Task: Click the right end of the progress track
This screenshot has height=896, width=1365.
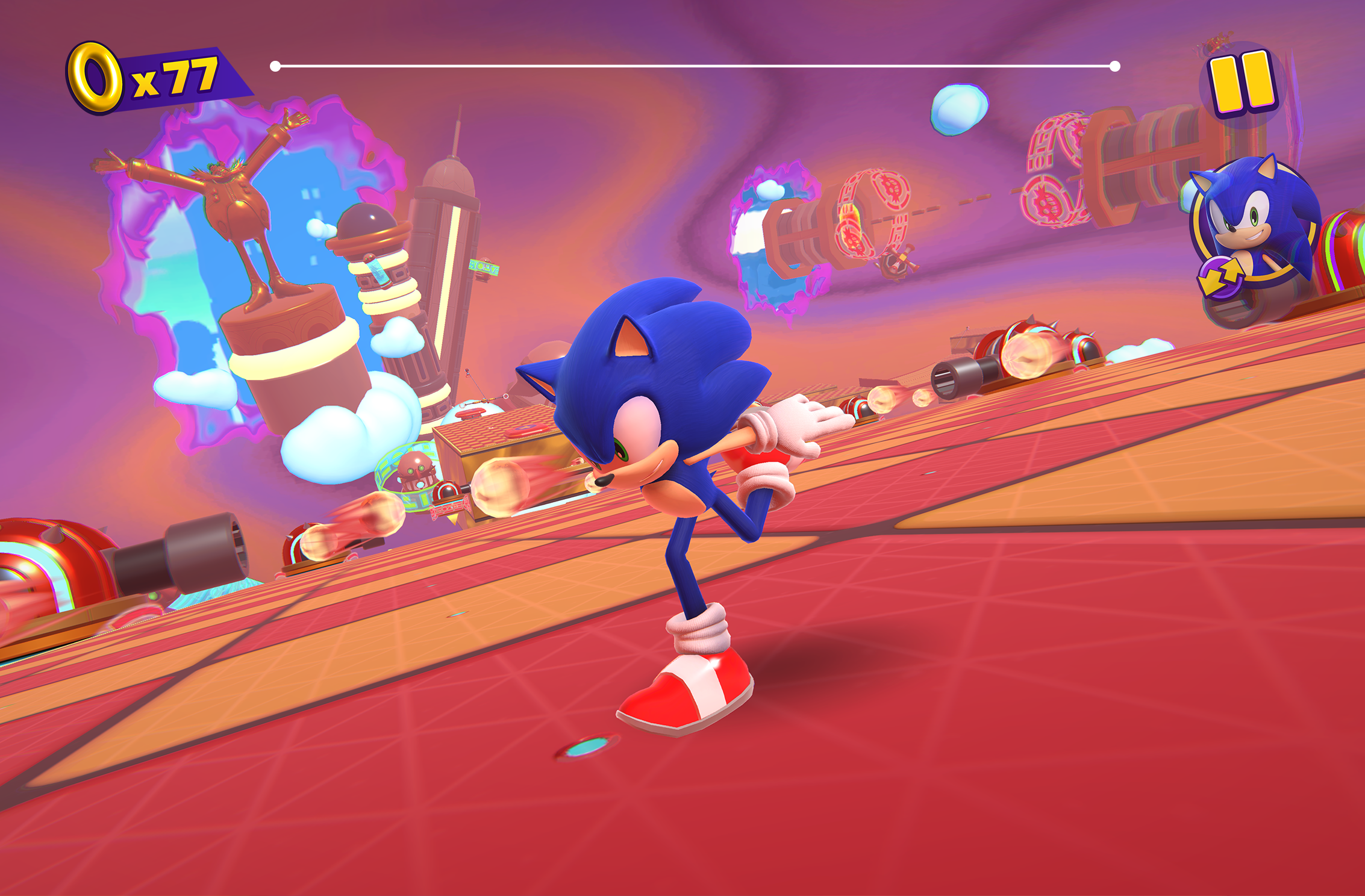Action: [1116, 65]
